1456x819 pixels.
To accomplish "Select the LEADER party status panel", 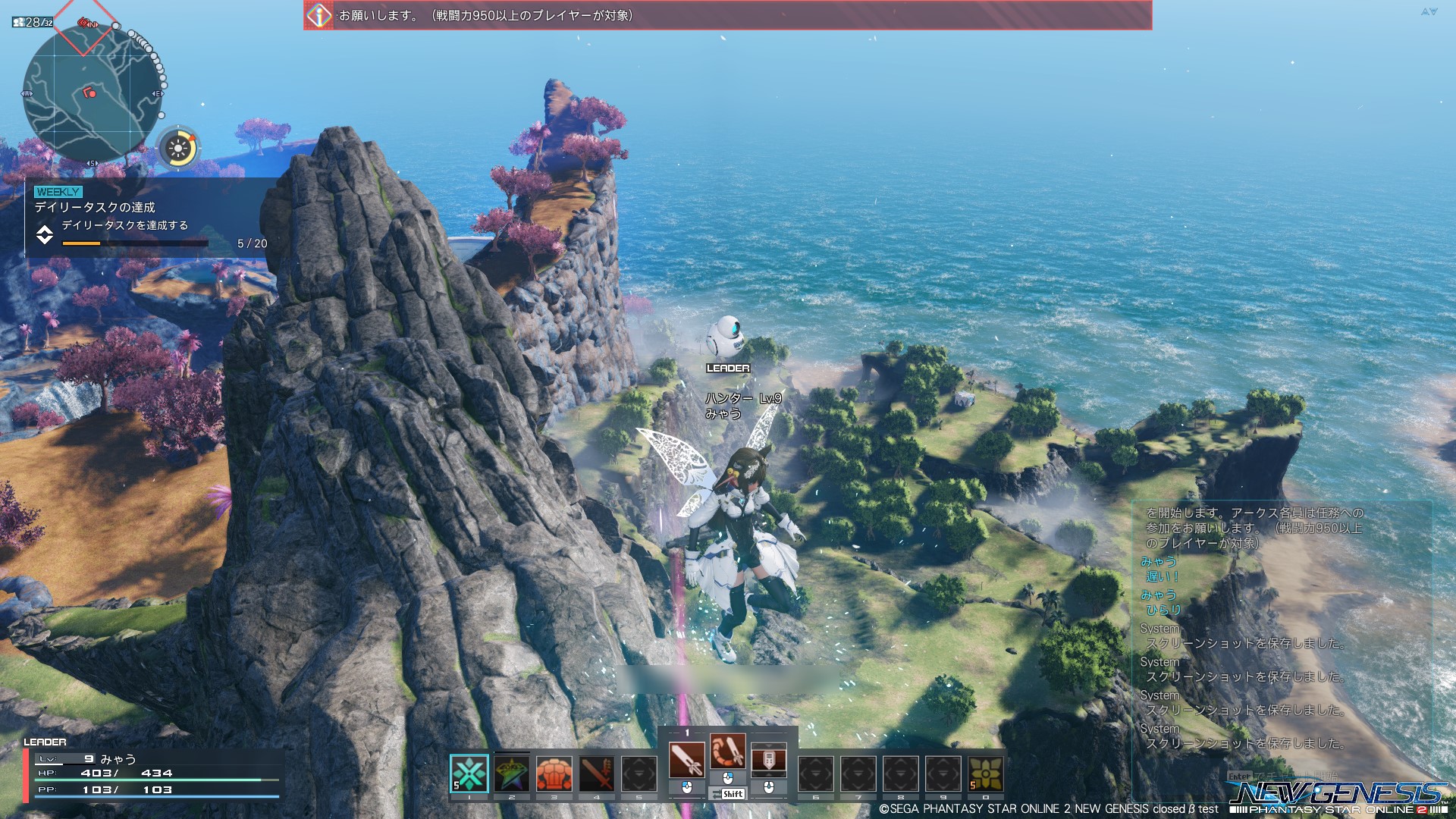I will (152, 772).
